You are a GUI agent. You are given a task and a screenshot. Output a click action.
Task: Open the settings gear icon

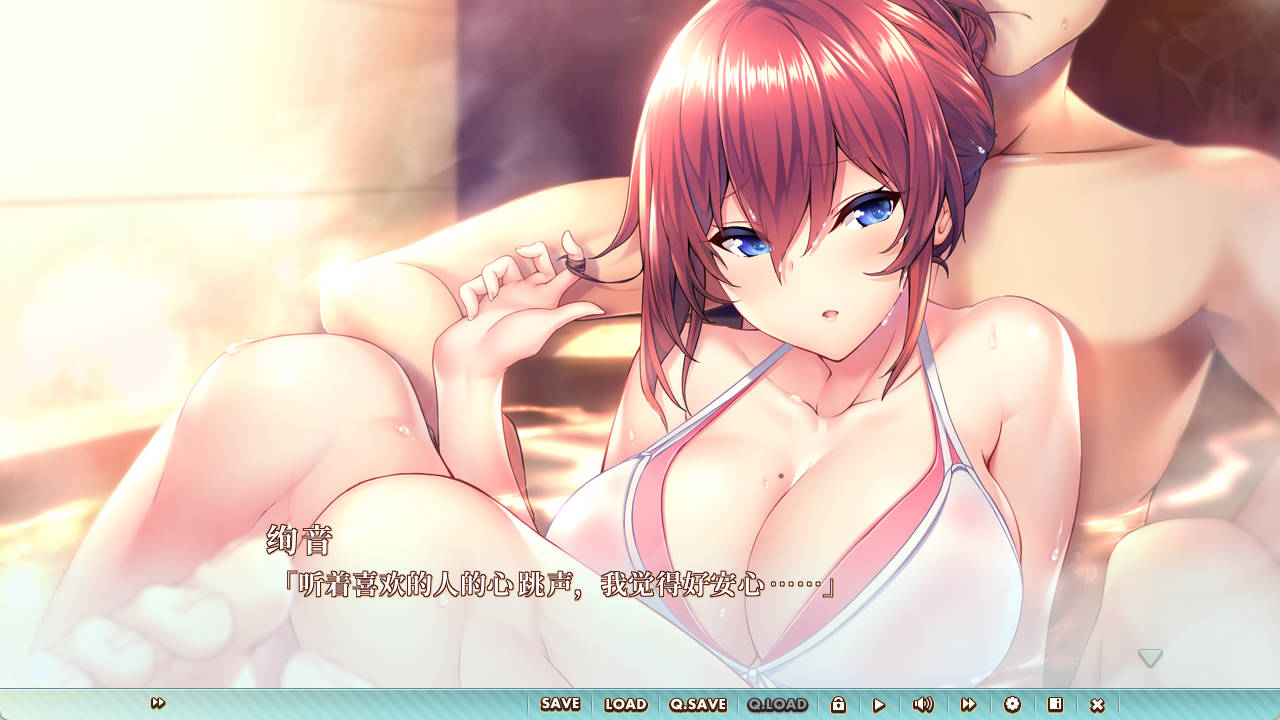pyautogui.click(x=1012, y=705)
